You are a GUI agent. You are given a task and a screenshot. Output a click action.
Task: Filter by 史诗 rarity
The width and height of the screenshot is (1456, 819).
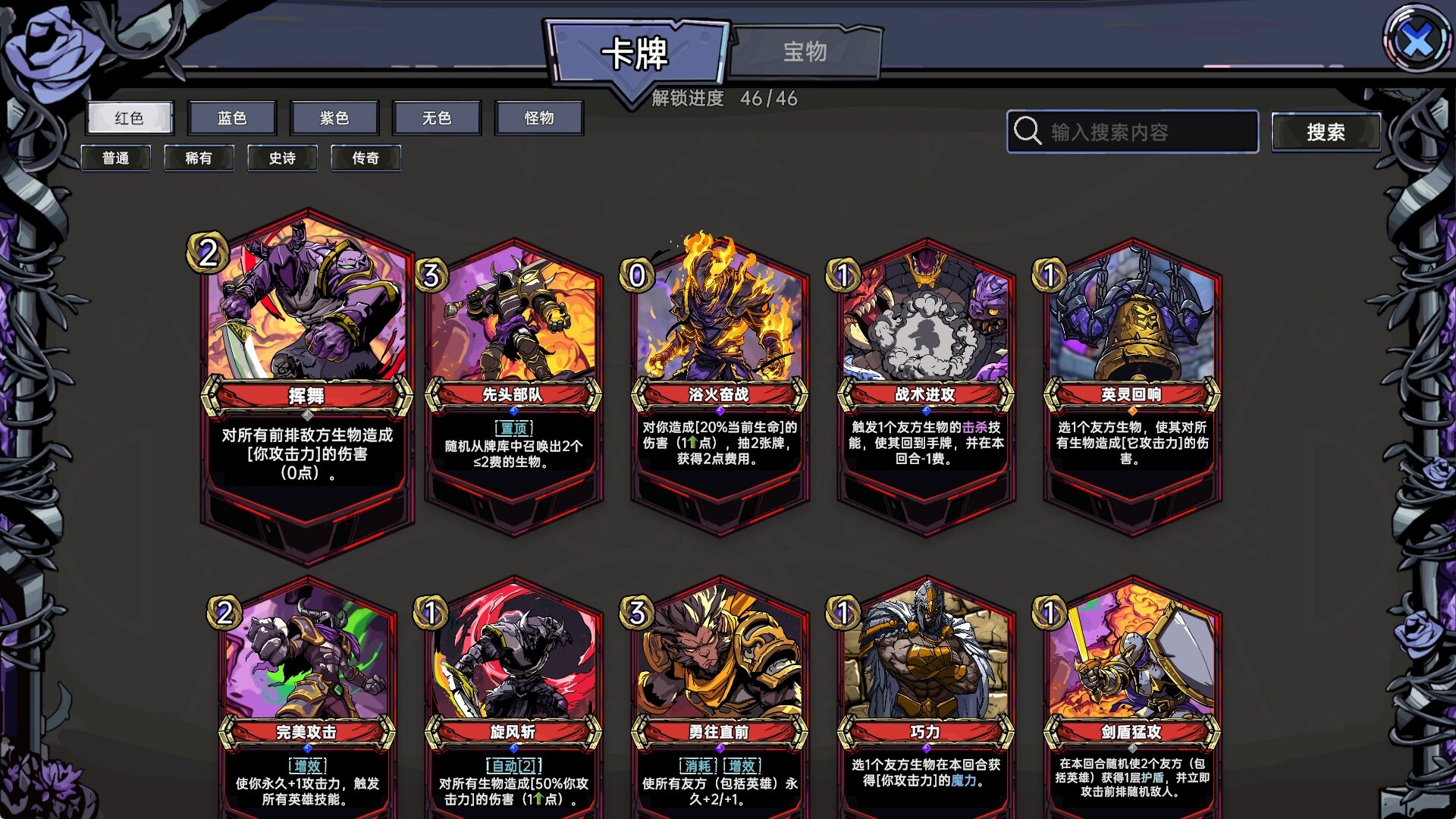click(x=282, y=158)
